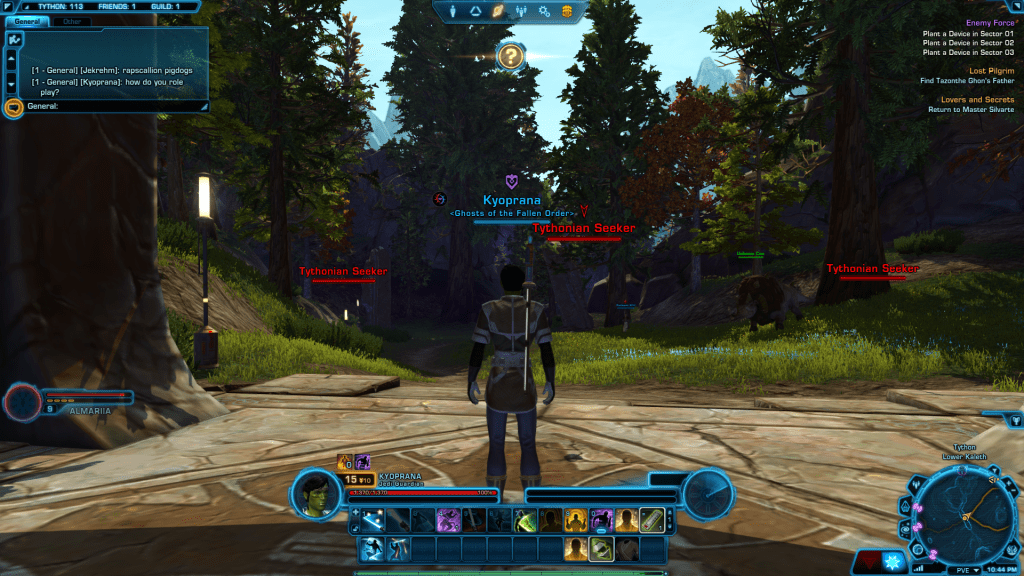Select the General chat tab

(27, 21)
